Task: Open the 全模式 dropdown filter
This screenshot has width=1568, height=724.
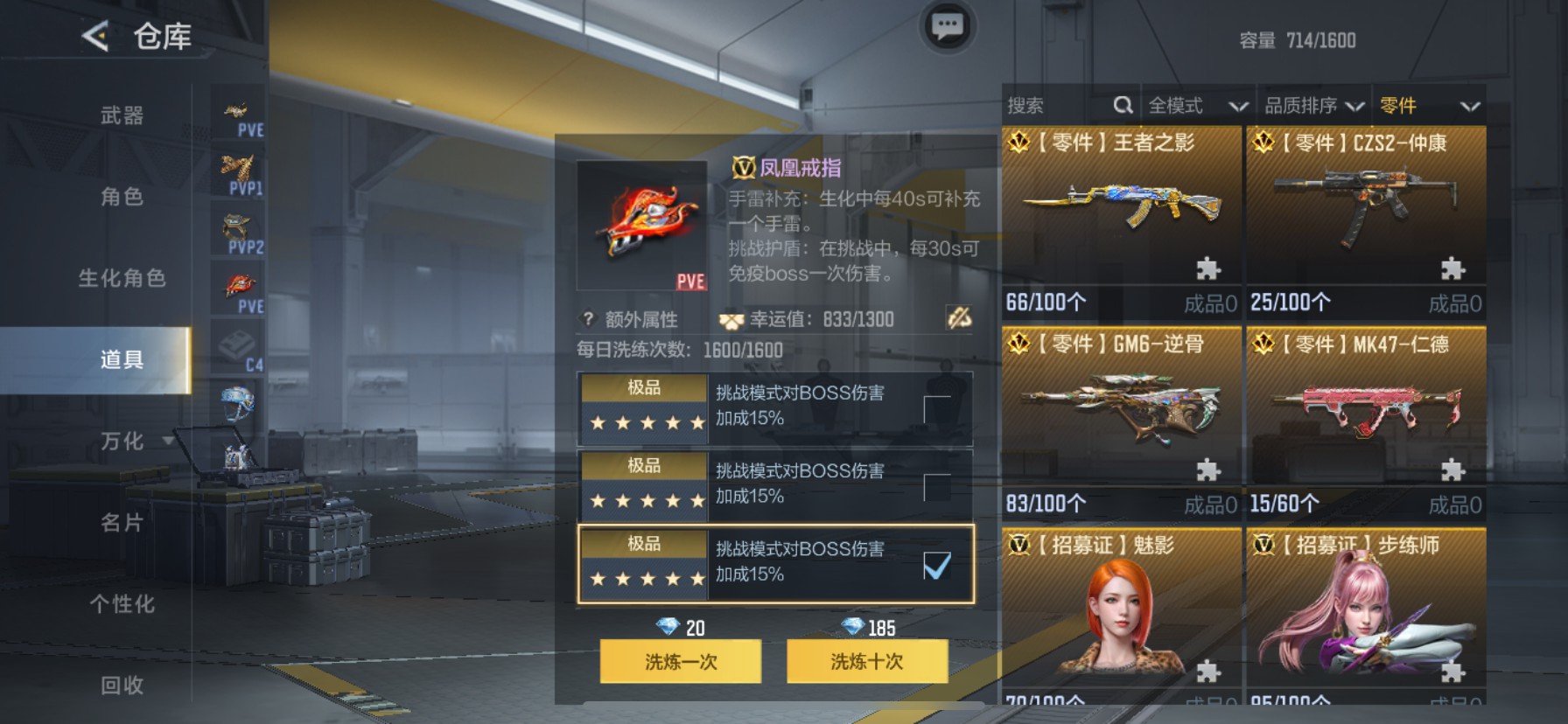Action: [x=1199, y=105]
